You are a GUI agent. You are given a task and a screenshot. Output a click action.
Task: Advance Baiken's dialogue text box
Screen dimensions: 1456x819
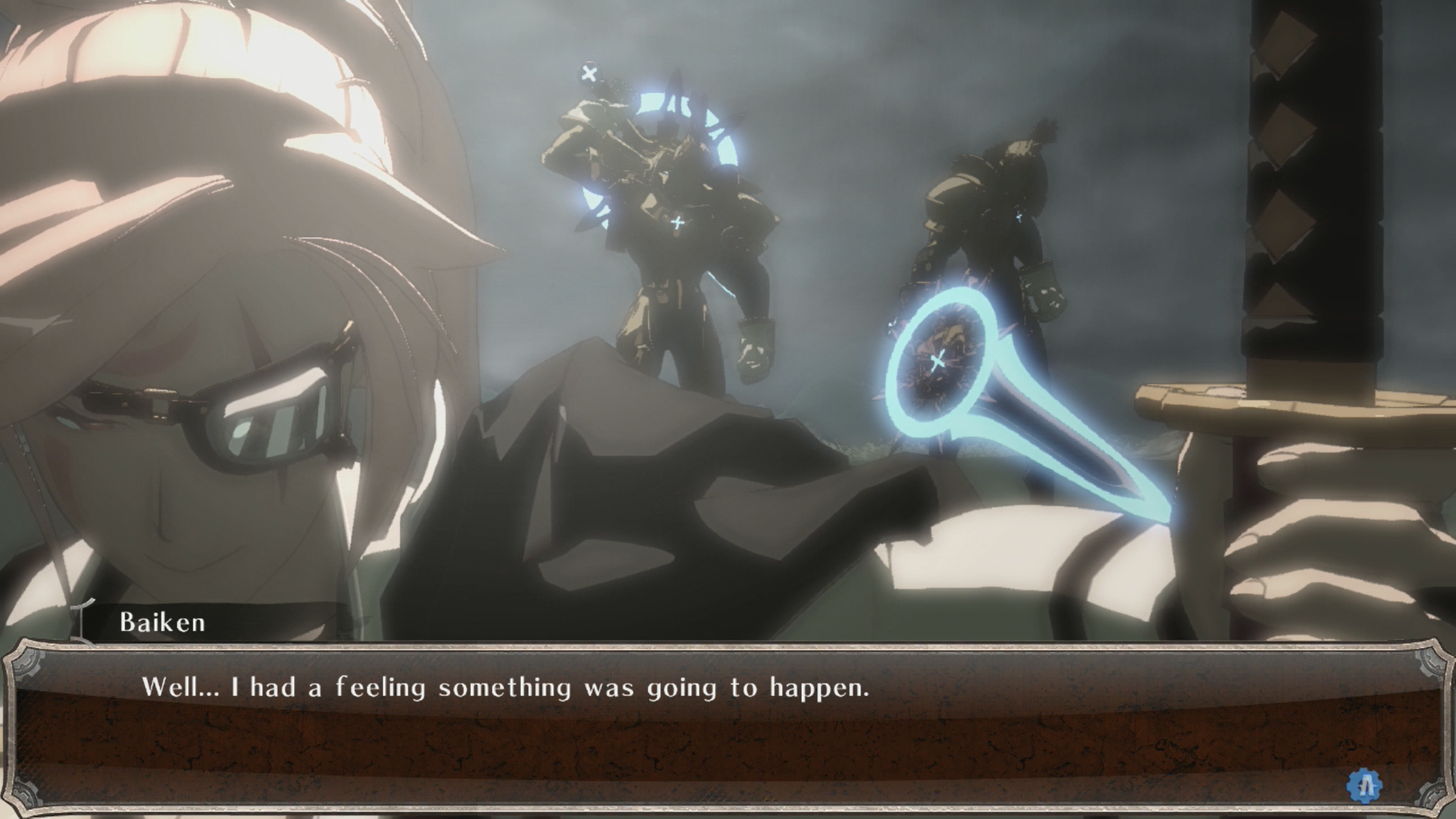pyautogui.click(x=727, y=728)
